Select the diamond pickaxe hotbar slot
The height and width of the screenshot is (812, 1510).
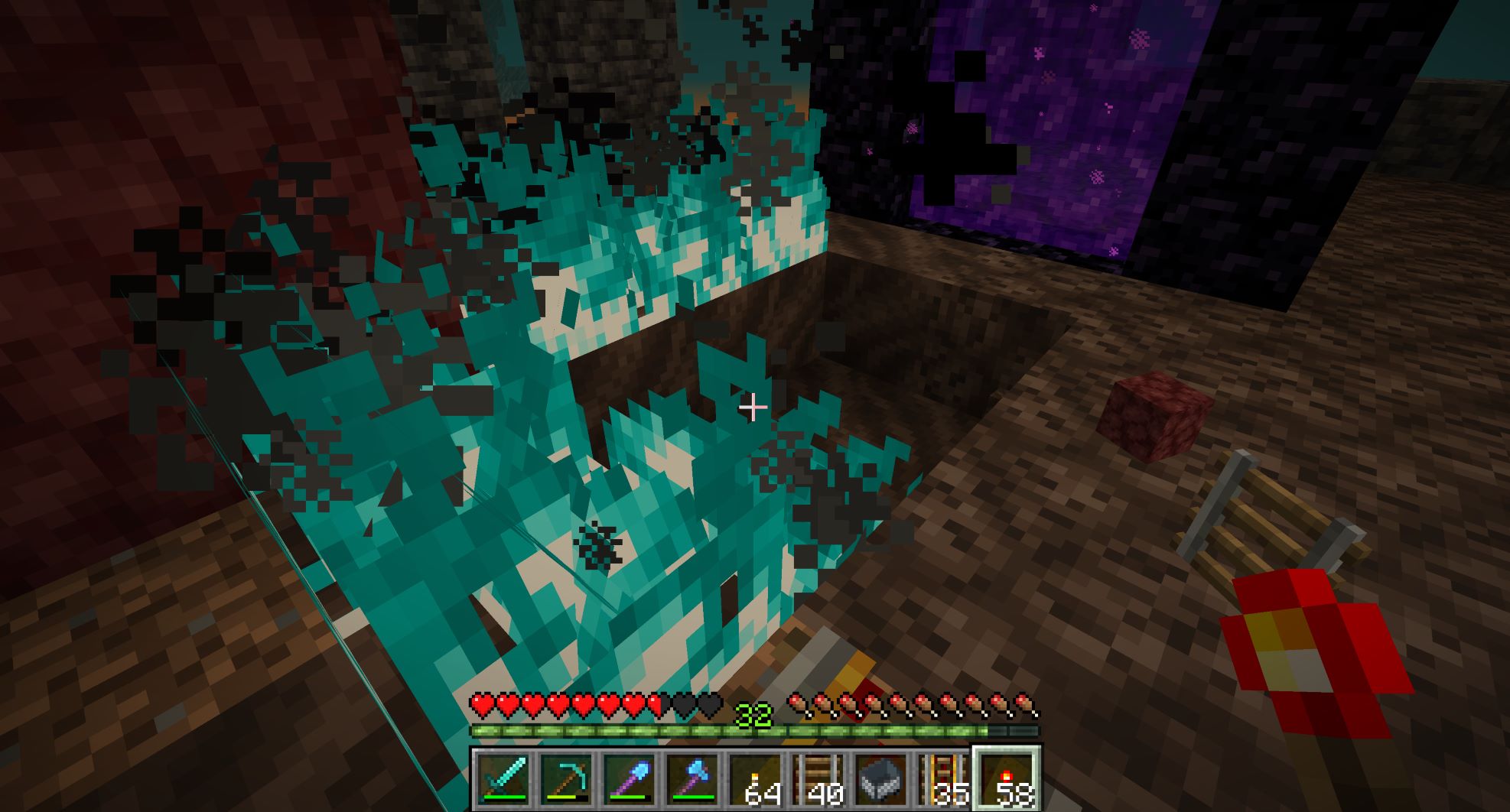[x=567, y=779]
